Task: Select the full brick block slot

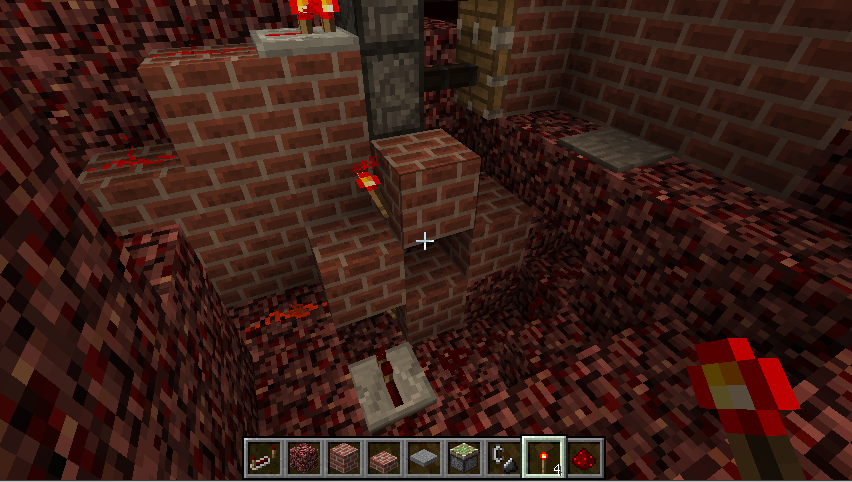Action: (344, 457)
